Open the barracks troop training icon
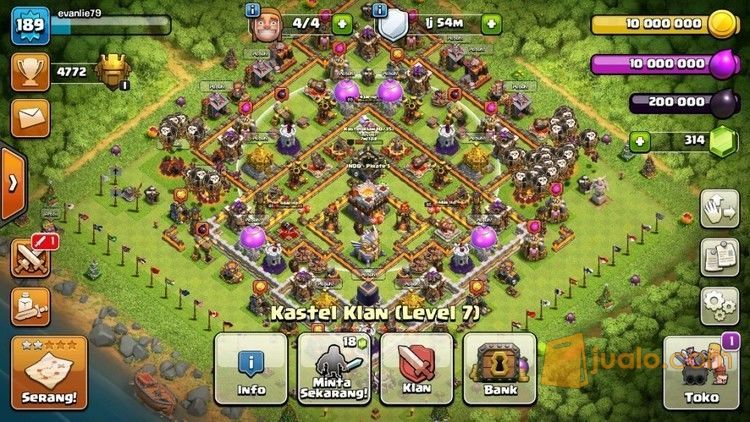 [30, 306]
